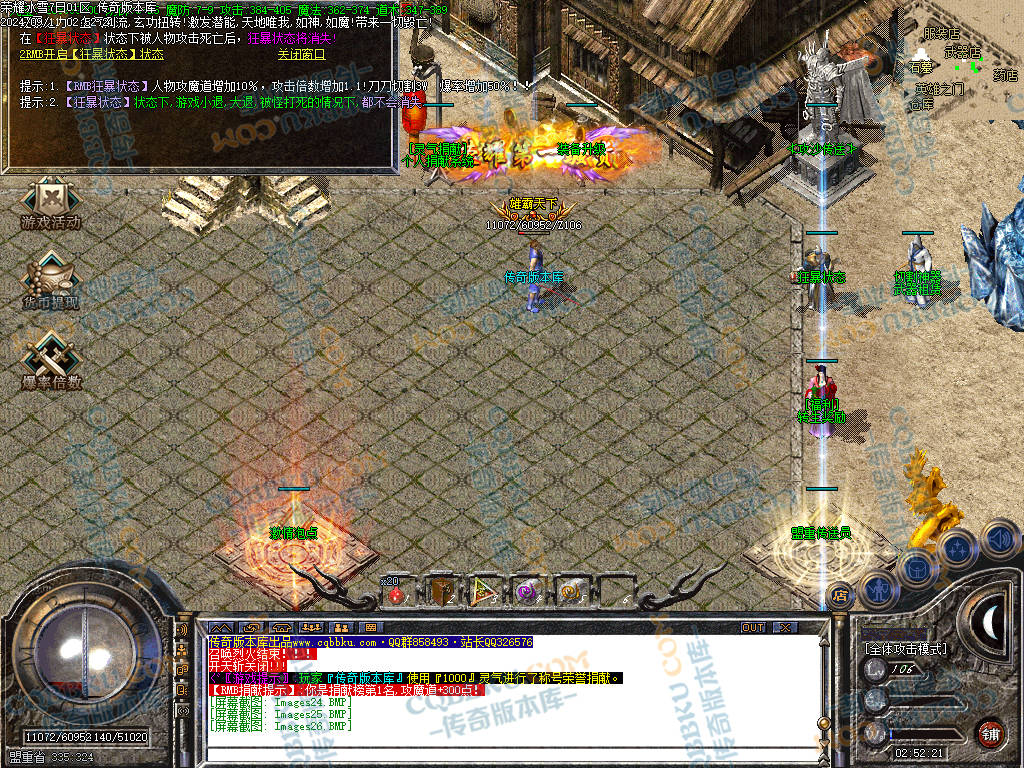
Task: Select the purple swirl scroll hotbar slot
Action: point(528,592)
